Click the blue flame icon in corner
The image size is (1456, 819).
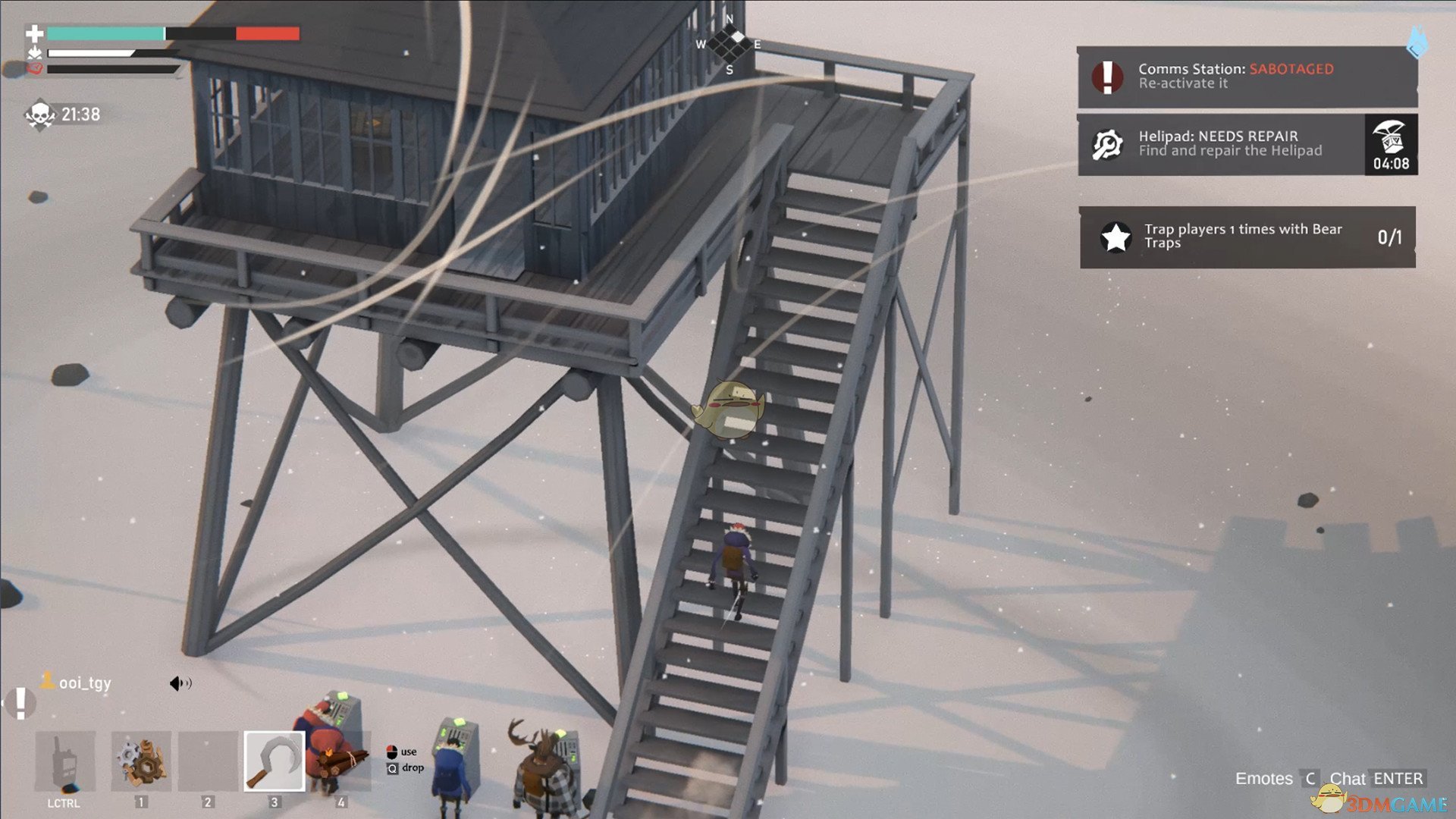tap(1417, 42)
